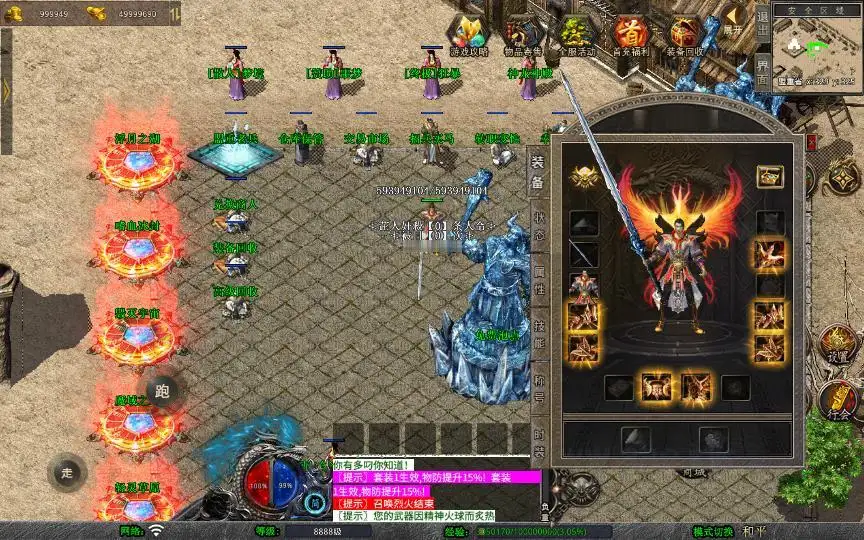Screen dimensions: 864x540
Task: Toggle the 跑 run movement button
Action: (x=163, y=391)
